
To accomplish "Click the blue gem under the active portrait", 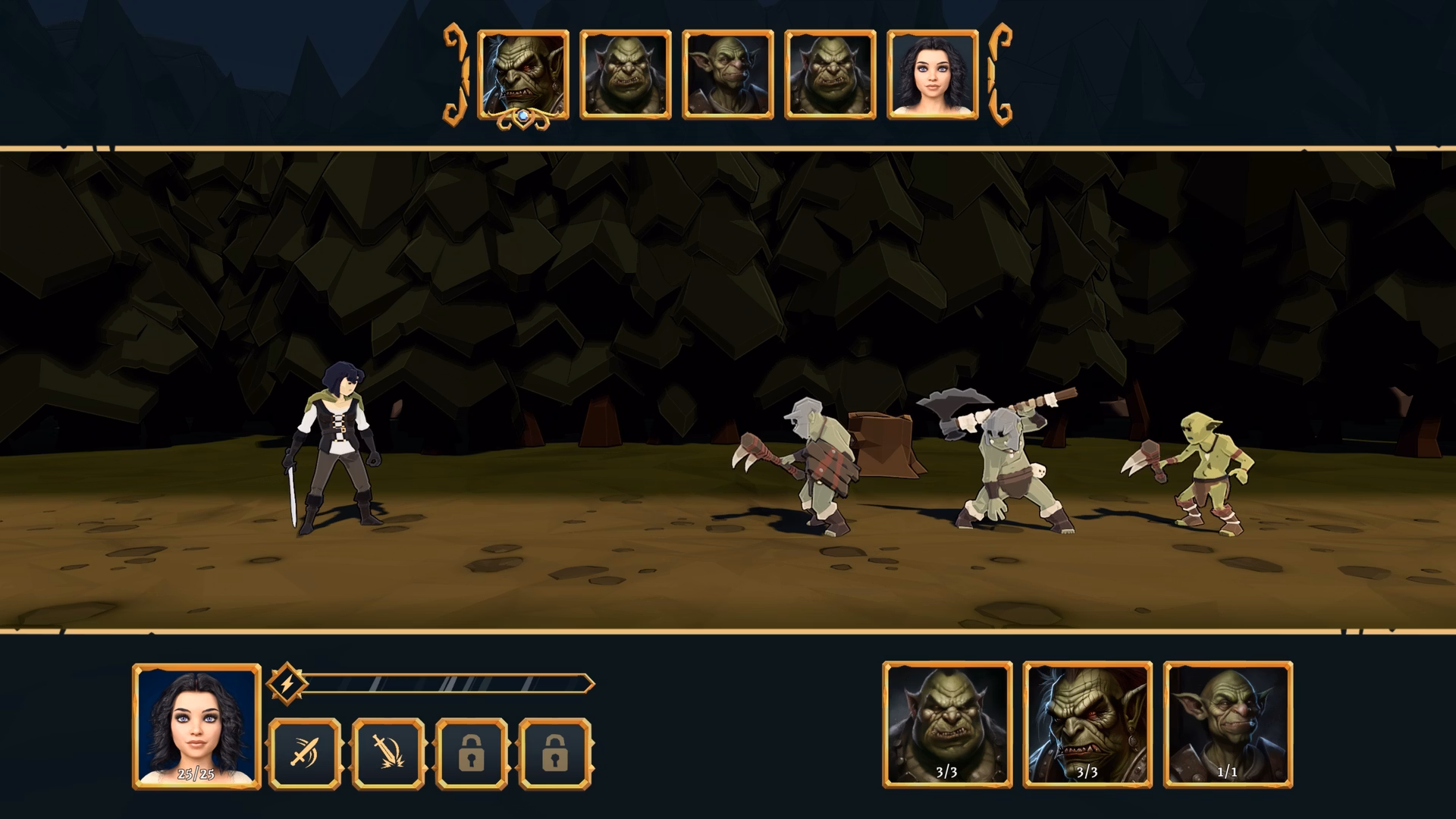I will click(522, 115).
